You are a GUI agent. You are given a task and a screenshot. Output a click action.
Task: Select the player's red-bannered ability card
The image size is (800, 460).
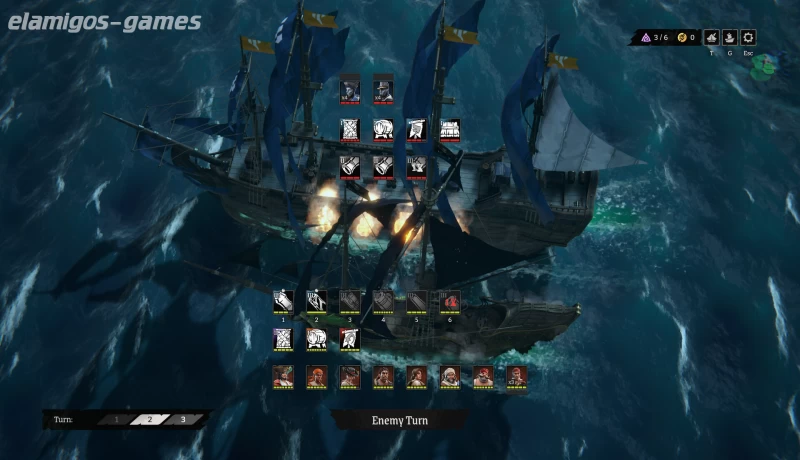click(x=349, y=339)
